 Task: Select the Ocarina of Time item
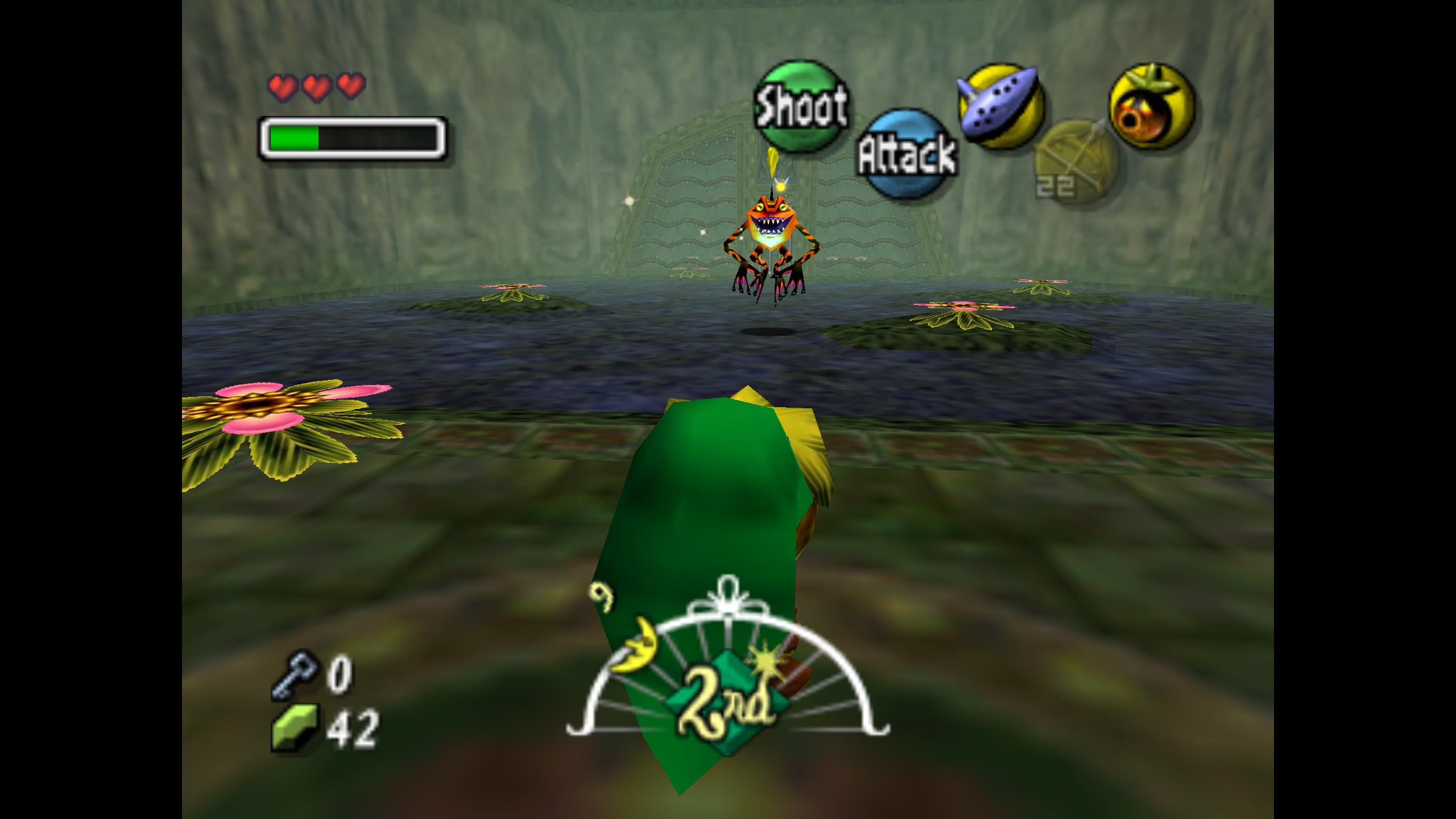1000,106
